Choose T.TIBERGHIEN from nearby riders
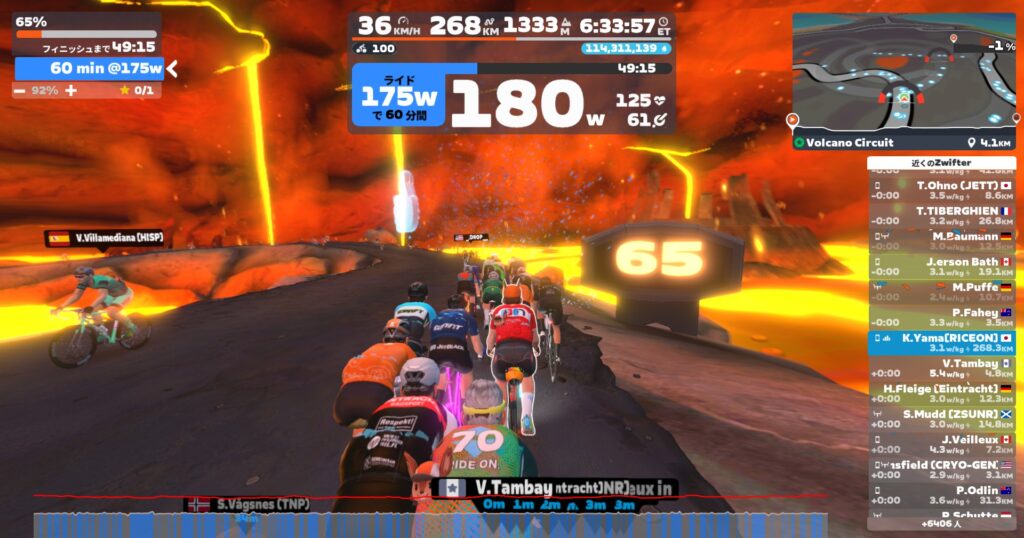This screenshot has height=538, width=1024. point(941,216)
